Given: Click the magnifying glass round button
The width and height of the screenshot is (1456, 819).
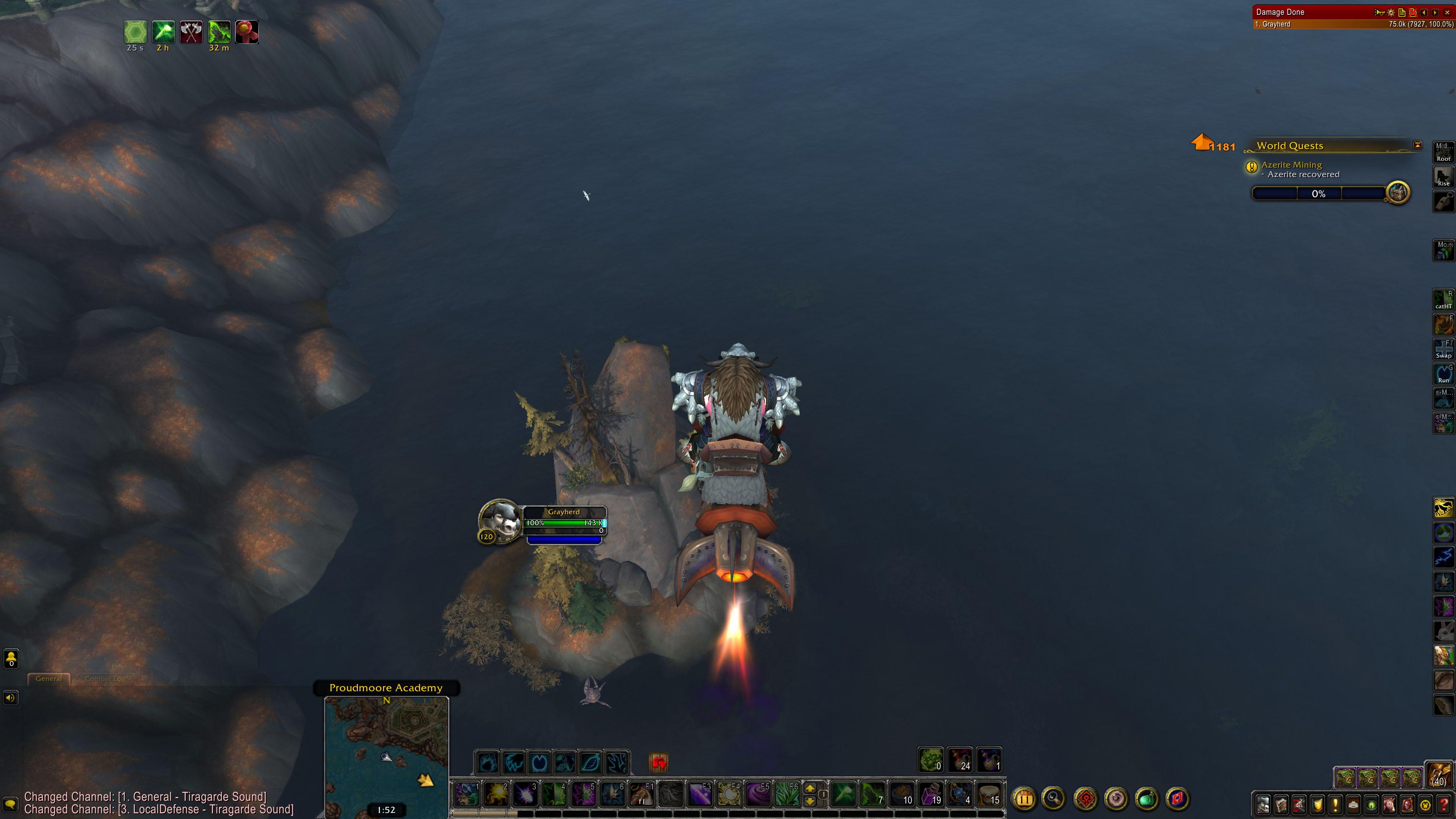Looking at the screenshot, I should point(1054,799).
